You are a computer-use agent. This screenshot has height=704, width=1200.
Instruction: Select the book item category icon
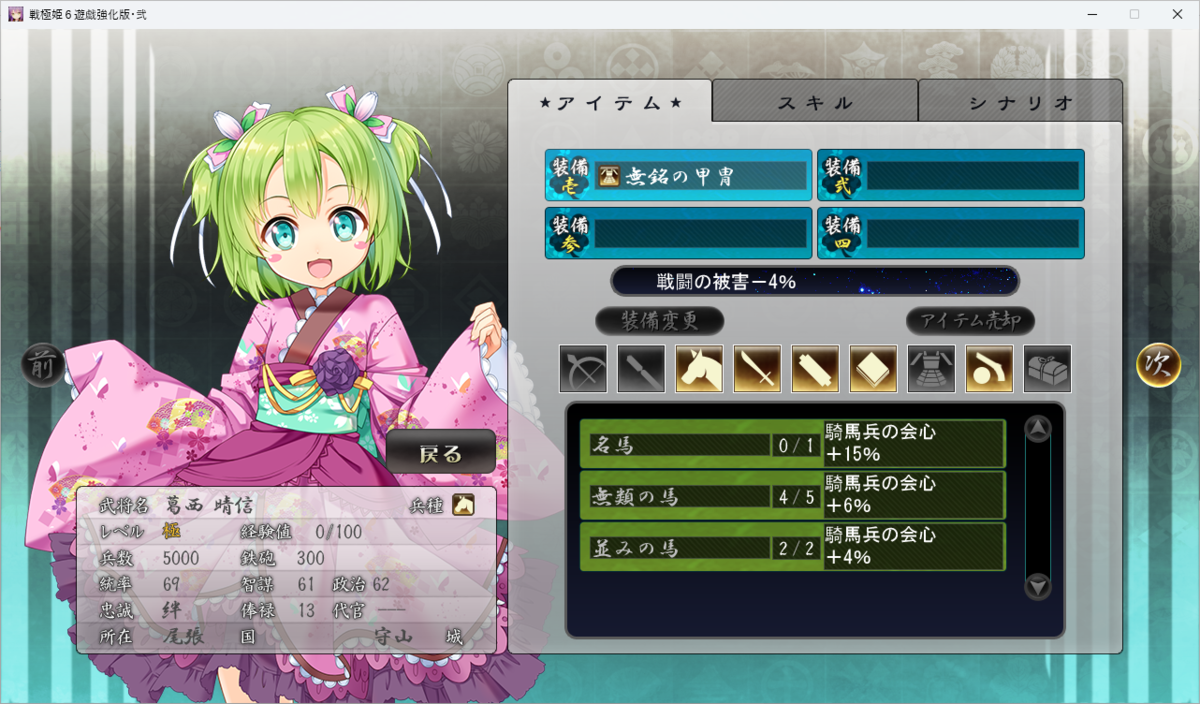[x=874, y=369]
